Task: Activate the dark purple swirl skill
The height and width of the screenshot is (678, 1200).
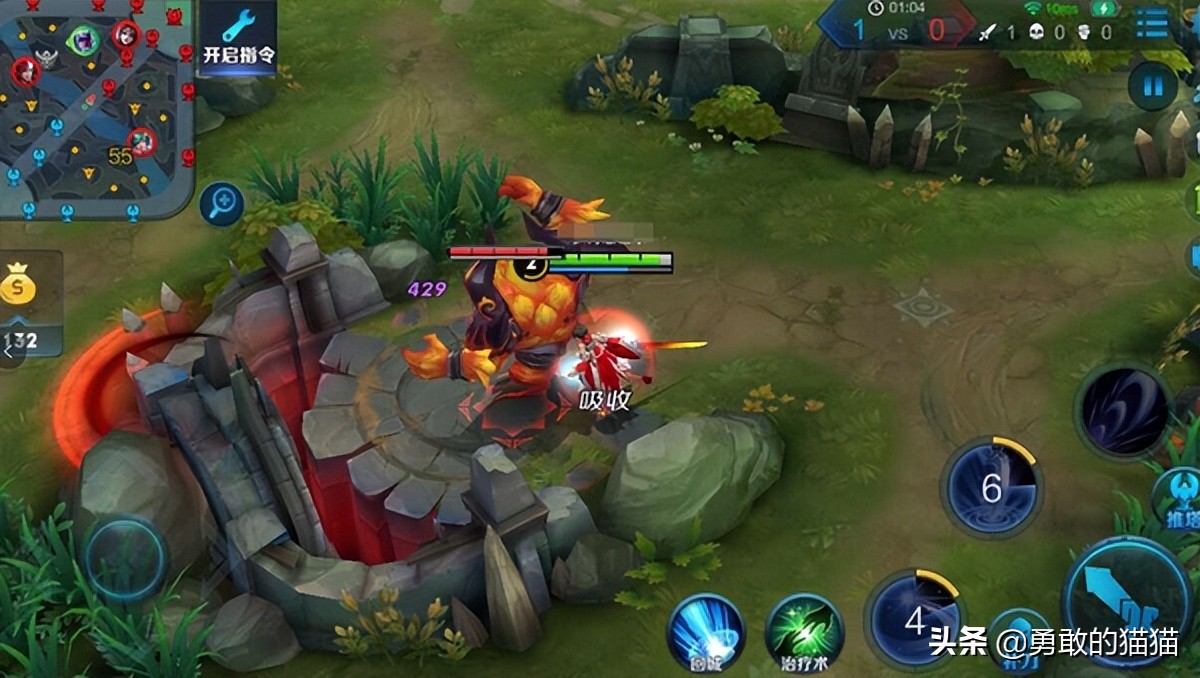Action: coord(1123,411)
